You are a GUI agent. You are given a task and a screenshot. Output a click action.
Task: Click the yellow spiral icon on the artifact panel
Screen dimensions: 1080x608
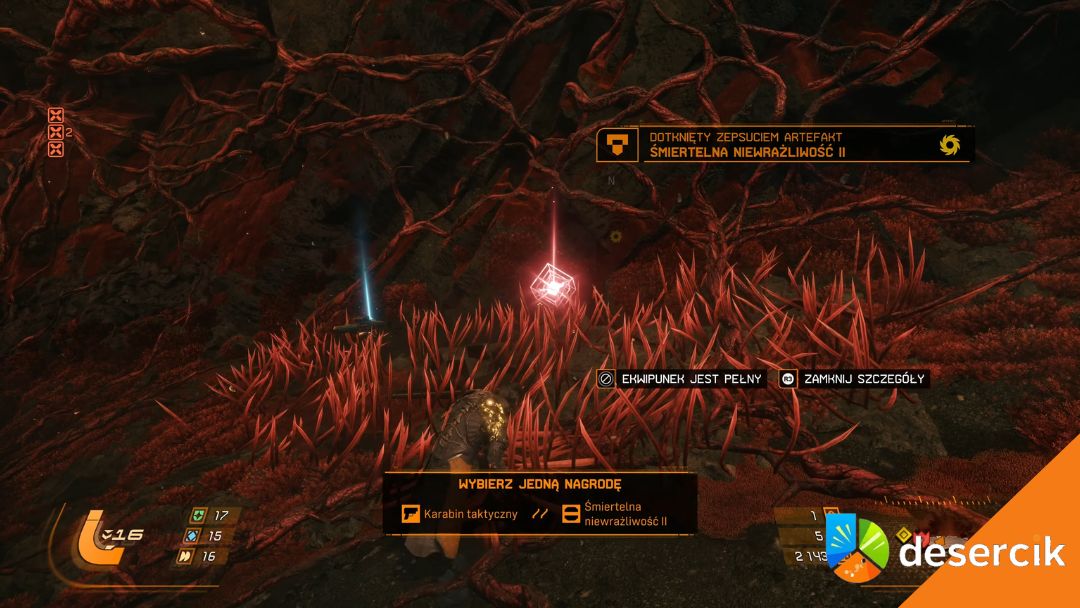[949, 145]
